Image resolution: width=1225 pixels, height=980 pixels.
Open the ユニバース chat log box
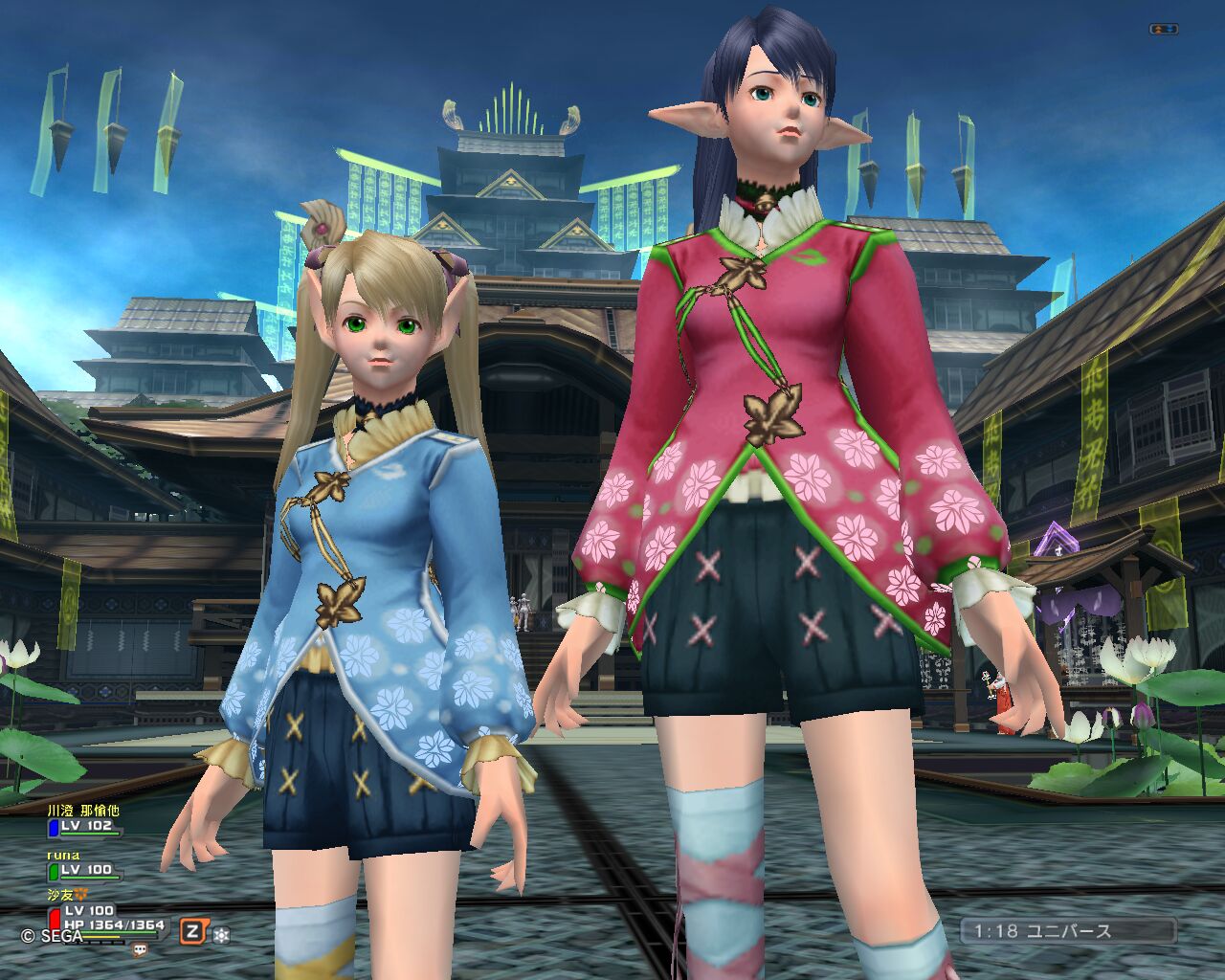[1068, 930]
